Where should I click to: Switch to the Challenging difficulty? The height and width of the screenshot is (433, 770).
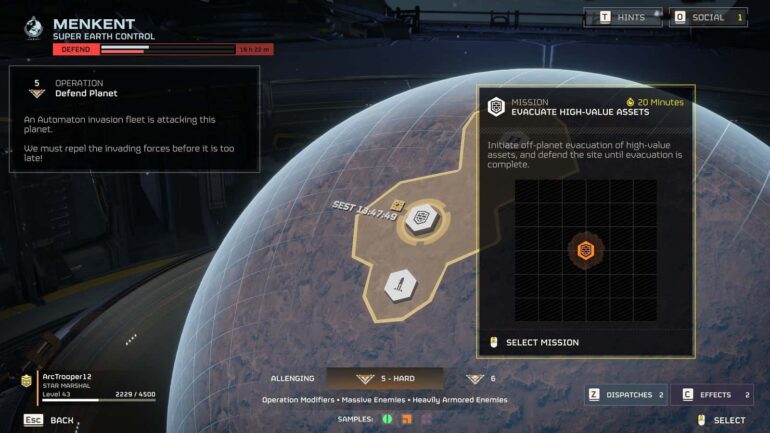[x=293, y=379]
